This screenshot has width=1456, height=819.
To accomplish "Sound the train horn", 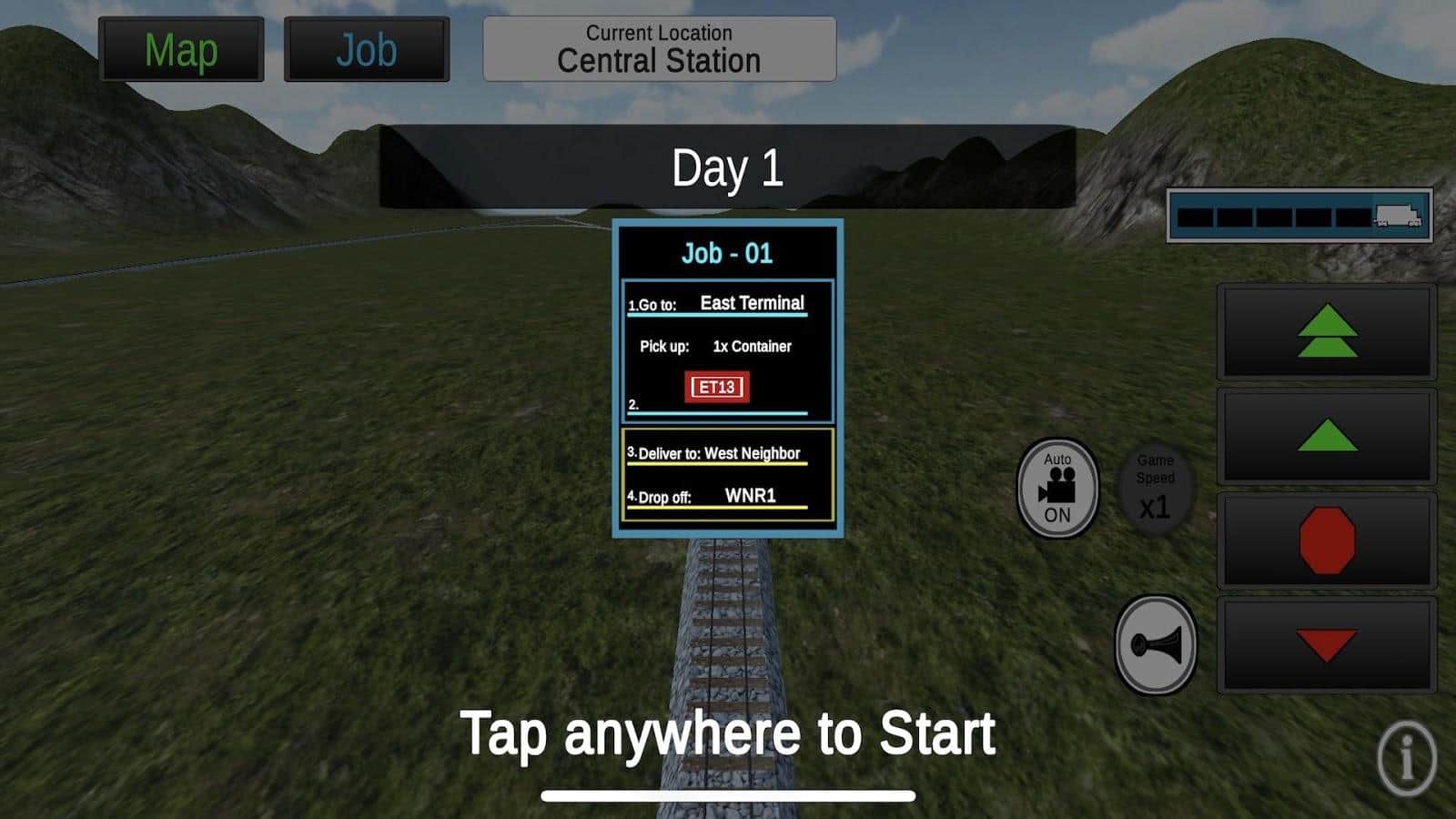I will pyautogui.click(x=1156, y=645).
